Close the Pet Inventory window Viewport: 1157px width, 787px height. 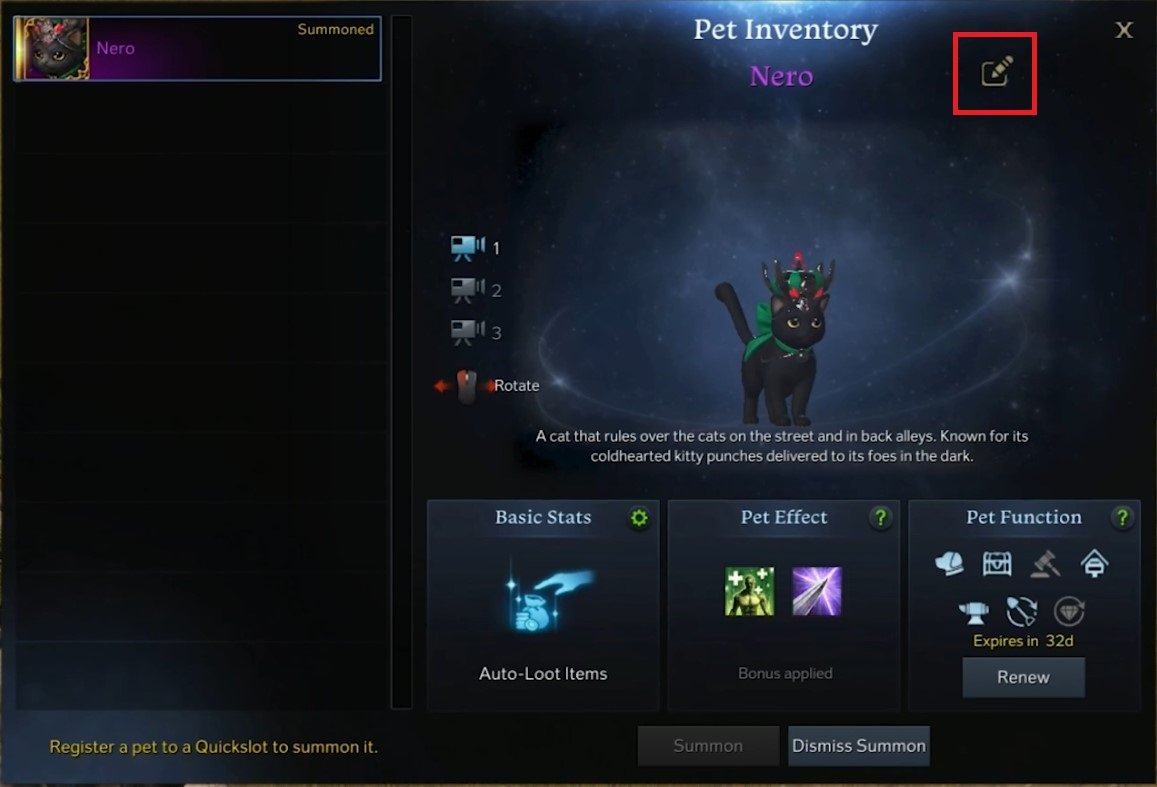1124,30
